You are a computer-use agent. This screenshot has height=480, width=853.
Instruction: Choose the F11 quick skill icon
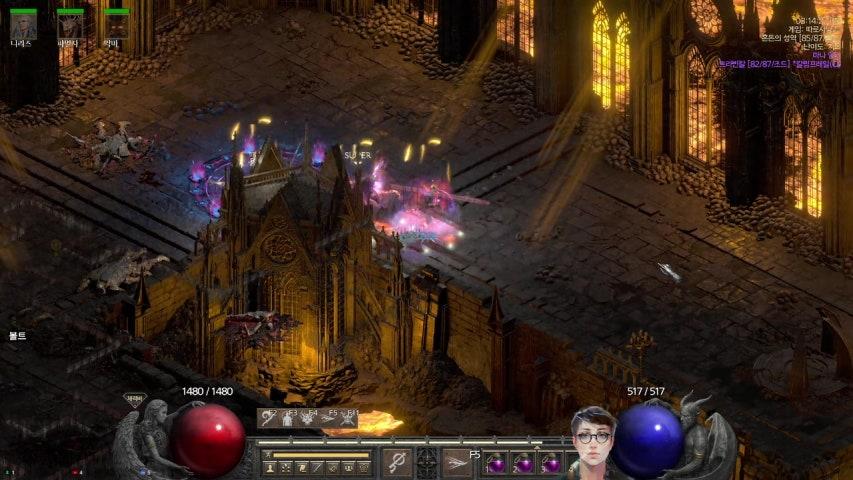pos(347,418)
